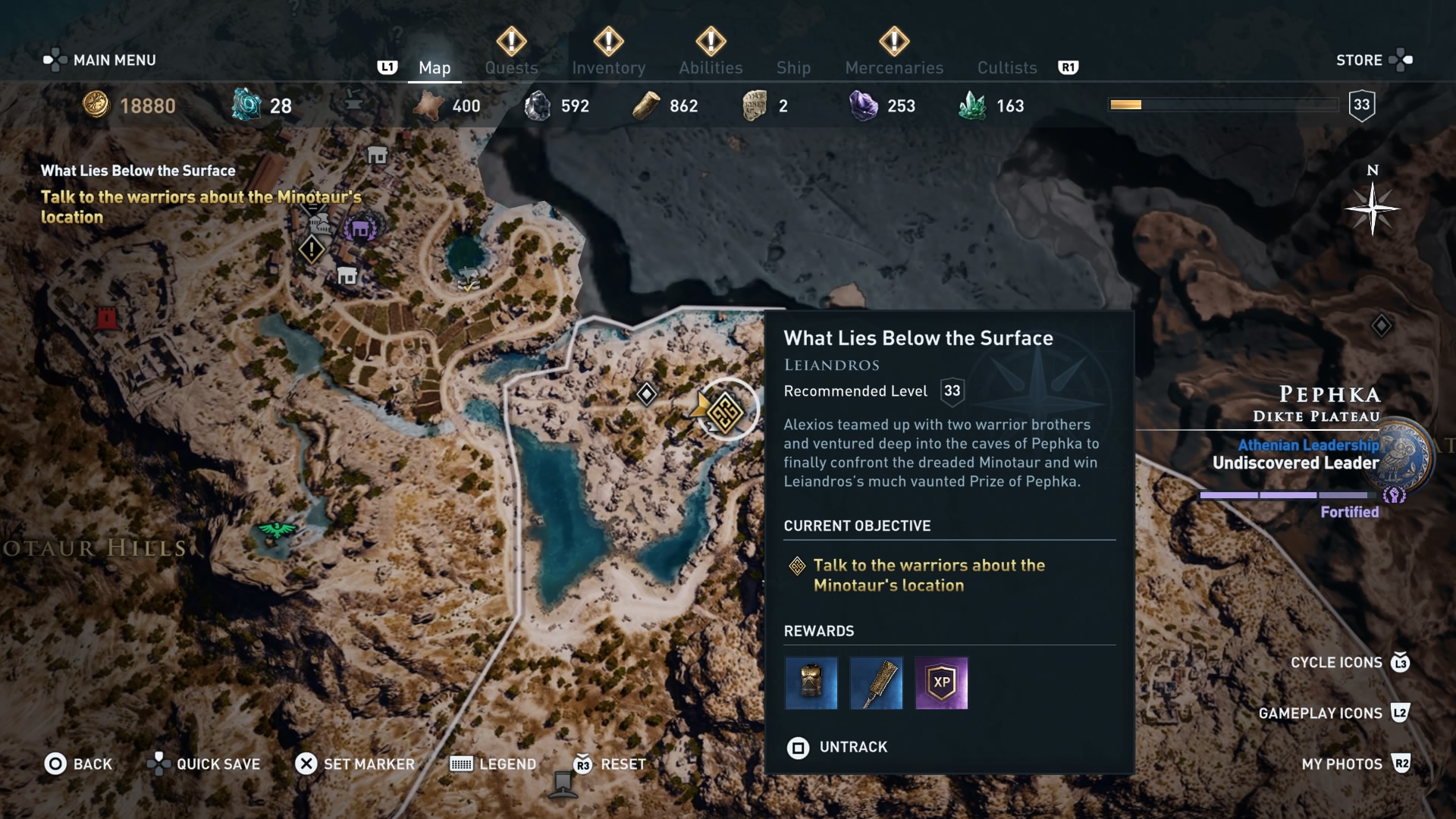Go to the Abilities tab
Screen dimensions: 1456x819
(x=711, y=67)
